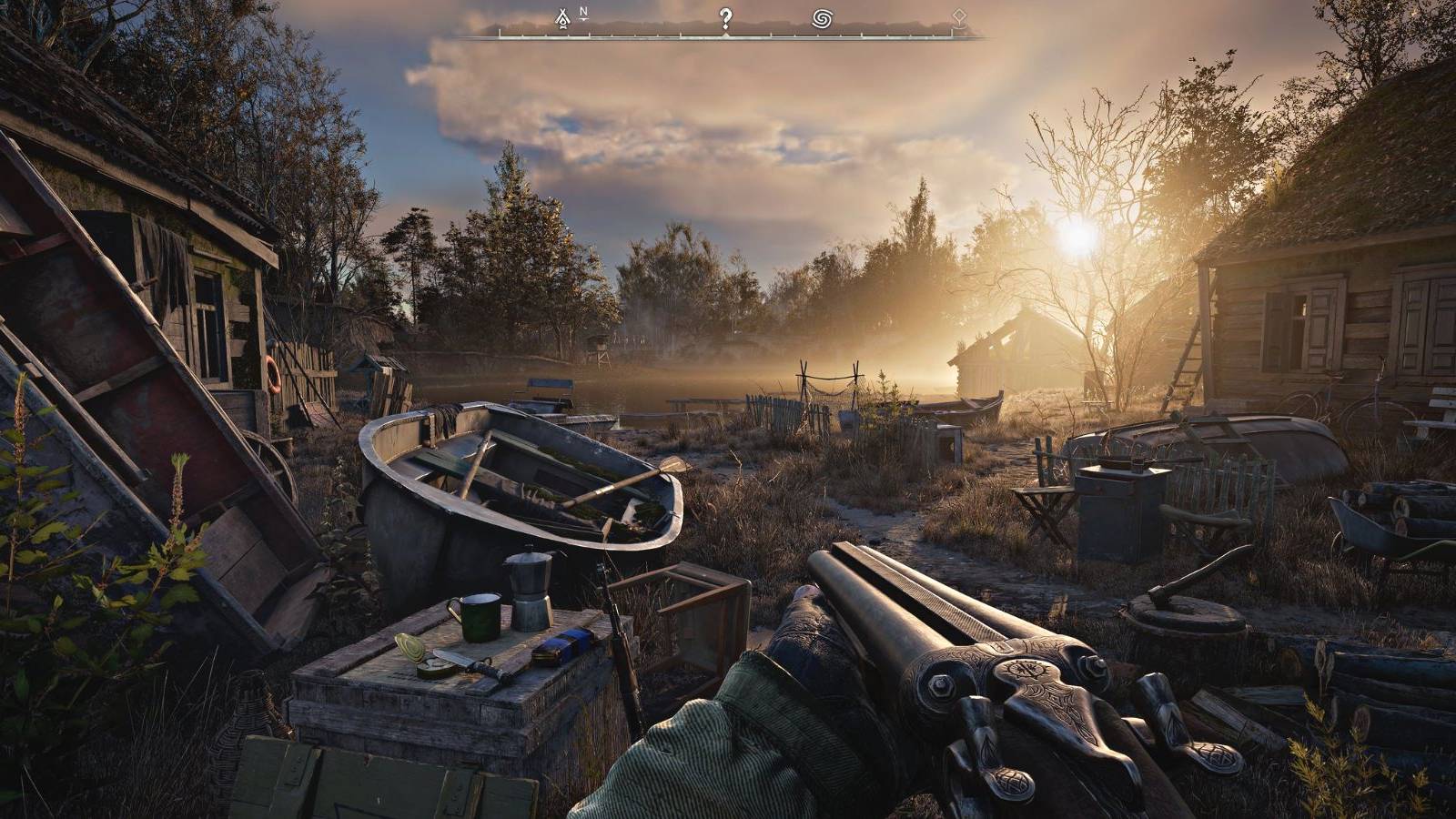The height and width of the screenshot is (819, 1456).
Task: Select the question mark compass marker
Action: click(x=725, y=17)
